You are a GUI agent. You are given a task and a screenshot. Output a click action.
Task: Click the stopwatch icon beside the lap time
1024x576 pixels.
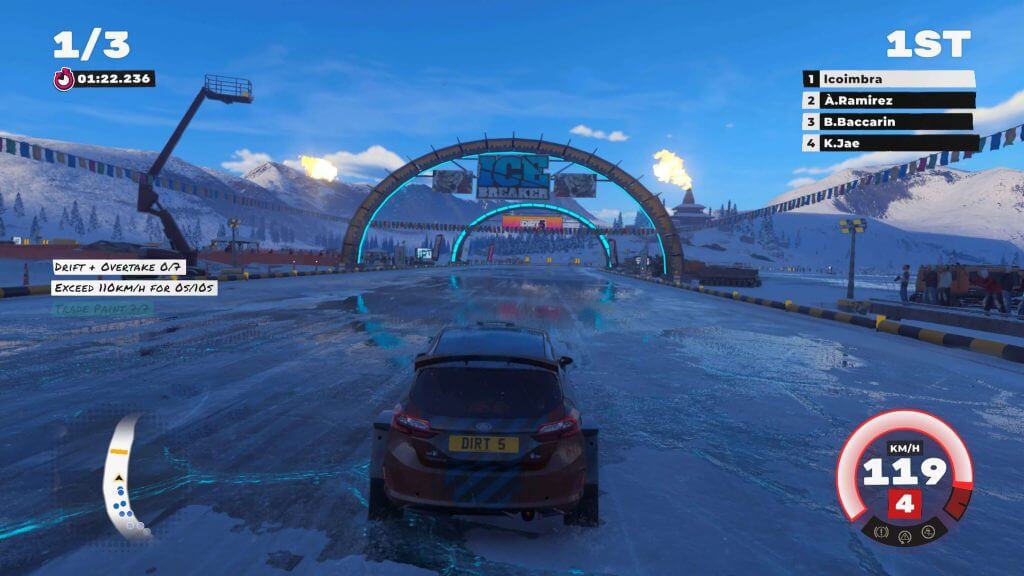click(64, 78)
